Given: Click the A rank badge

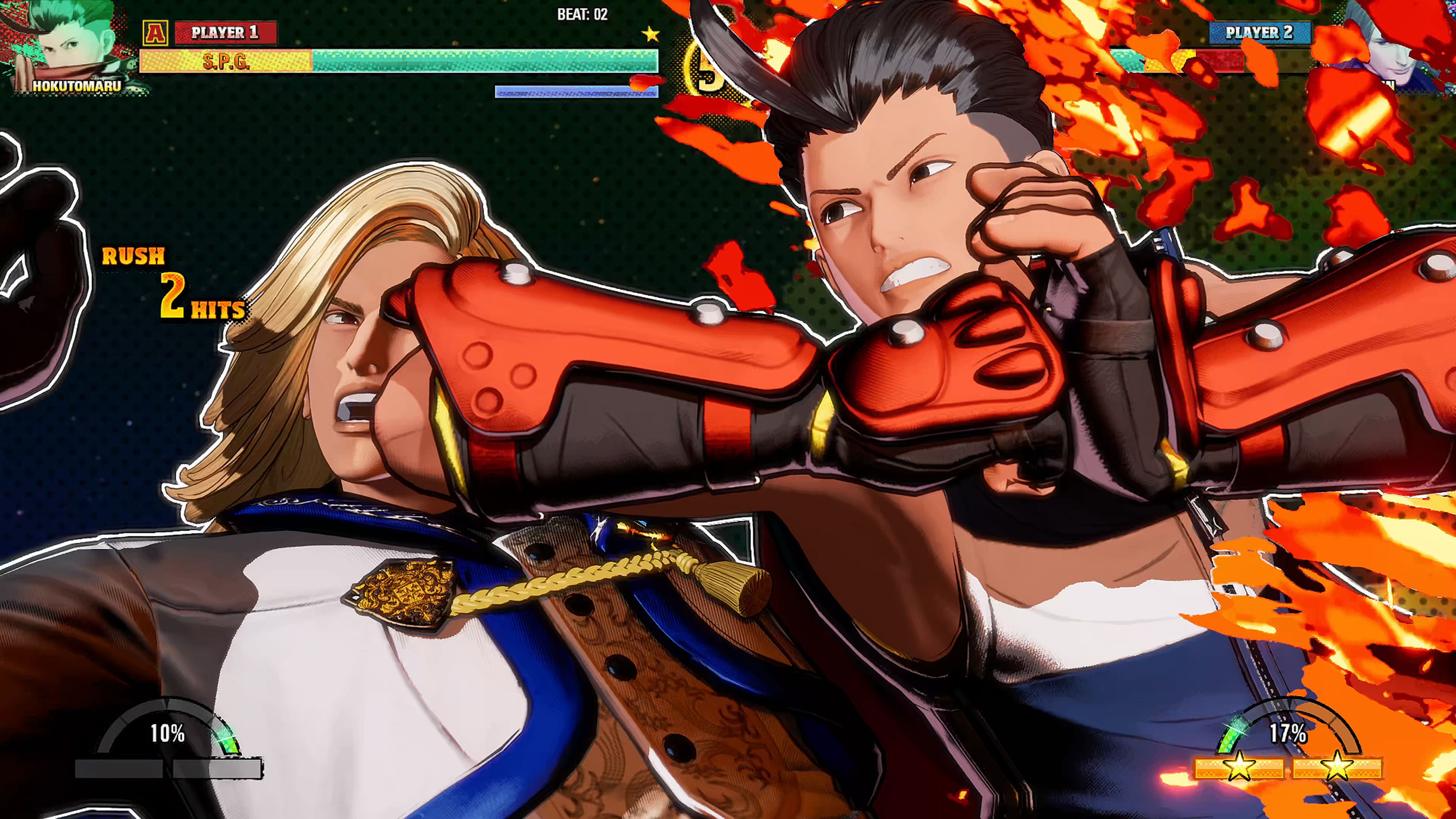Looking at the screenshot, I should [154, 33].
